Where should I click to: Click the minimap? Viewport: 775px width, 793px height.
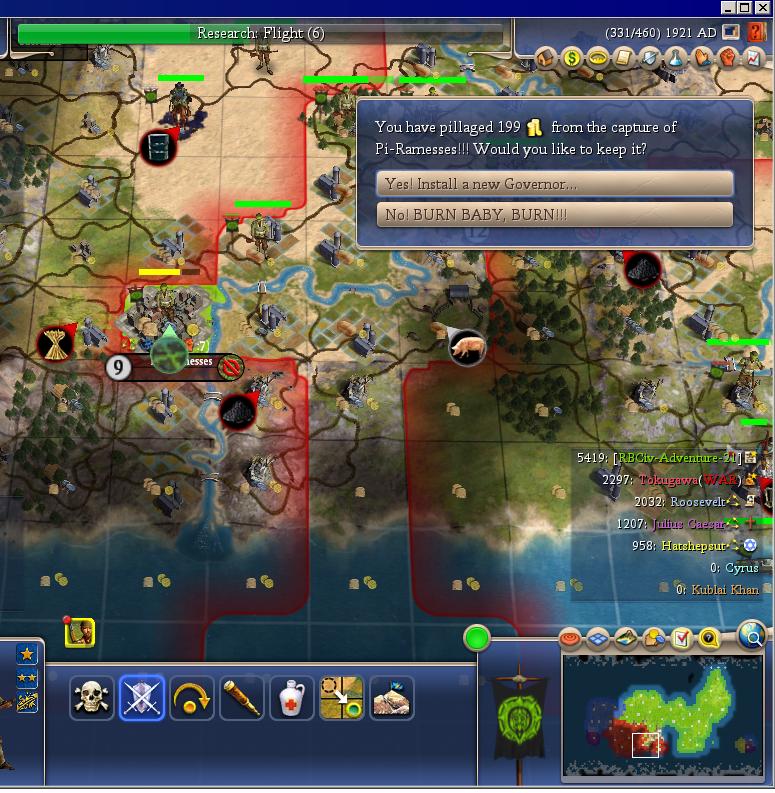(x=664, y=714)
